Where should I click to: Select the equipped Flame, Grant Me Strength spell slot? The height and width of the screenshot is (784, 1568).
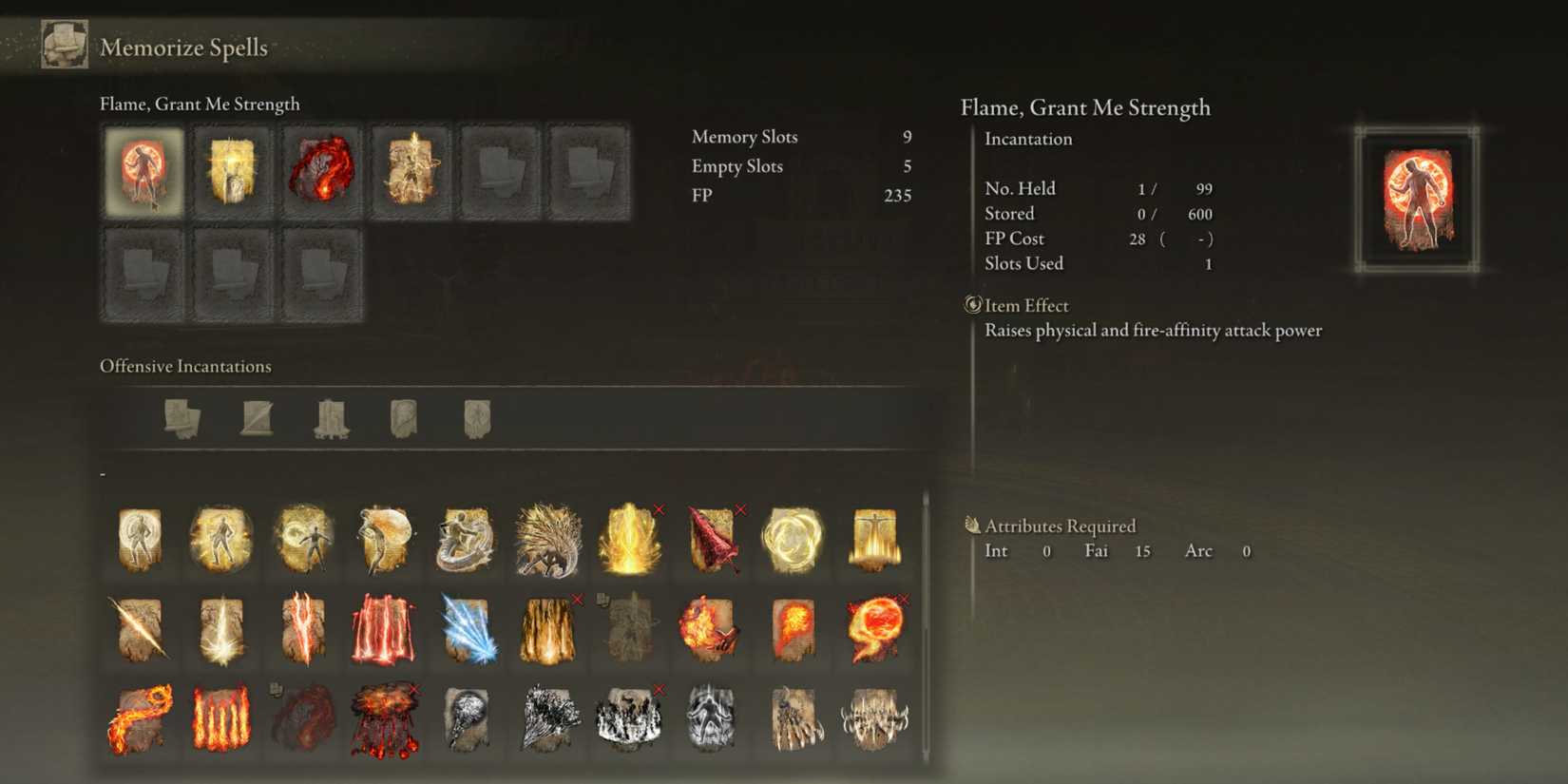pos(142,171)
